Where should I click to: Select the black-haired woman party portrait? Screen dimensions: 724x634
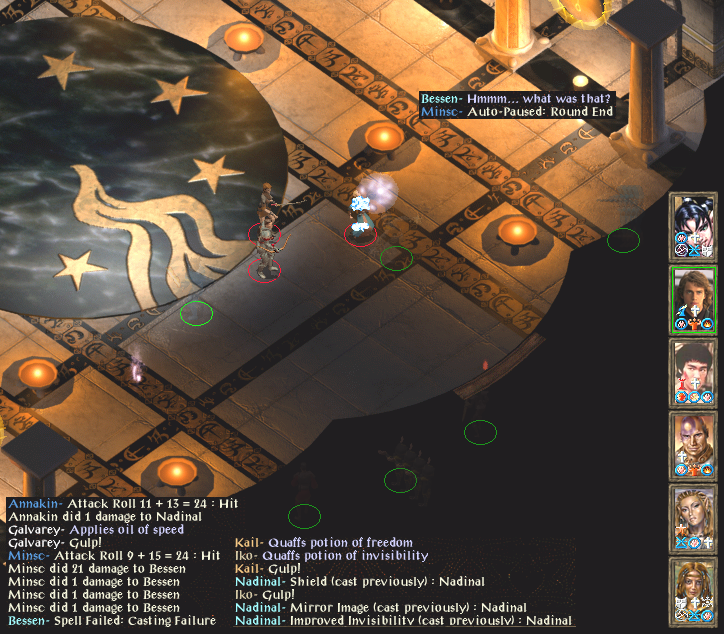[x=693, y=224]
